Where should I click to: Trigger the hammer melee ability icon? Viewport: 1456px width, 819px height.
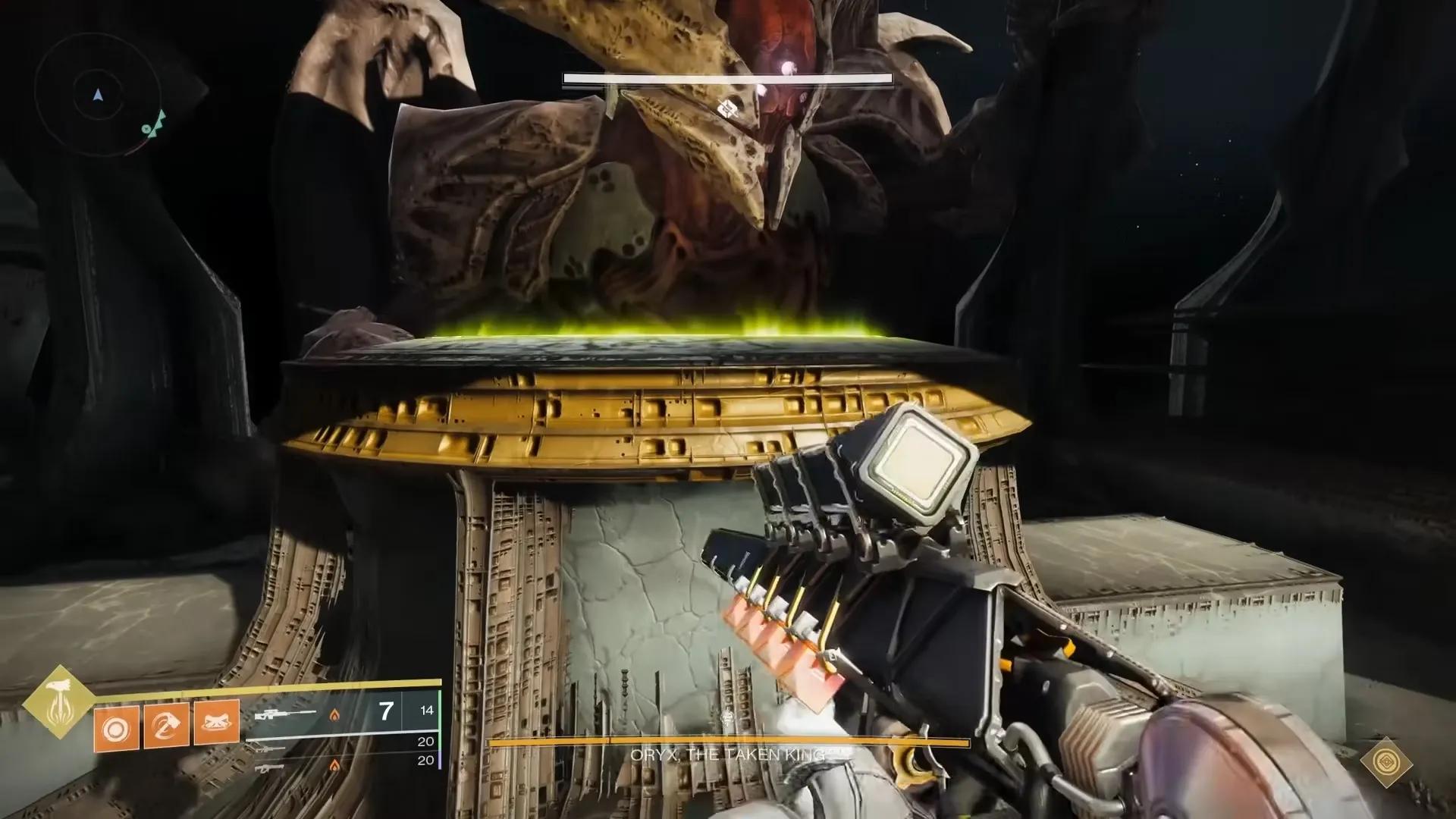[166, 726]
